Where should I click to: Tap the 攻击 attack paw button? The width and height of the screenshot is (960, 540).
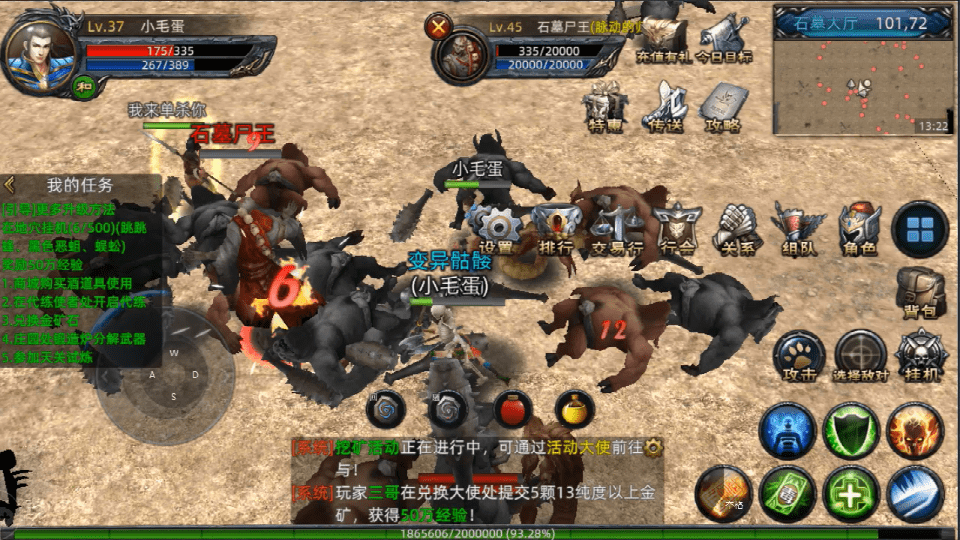point(799,356)
